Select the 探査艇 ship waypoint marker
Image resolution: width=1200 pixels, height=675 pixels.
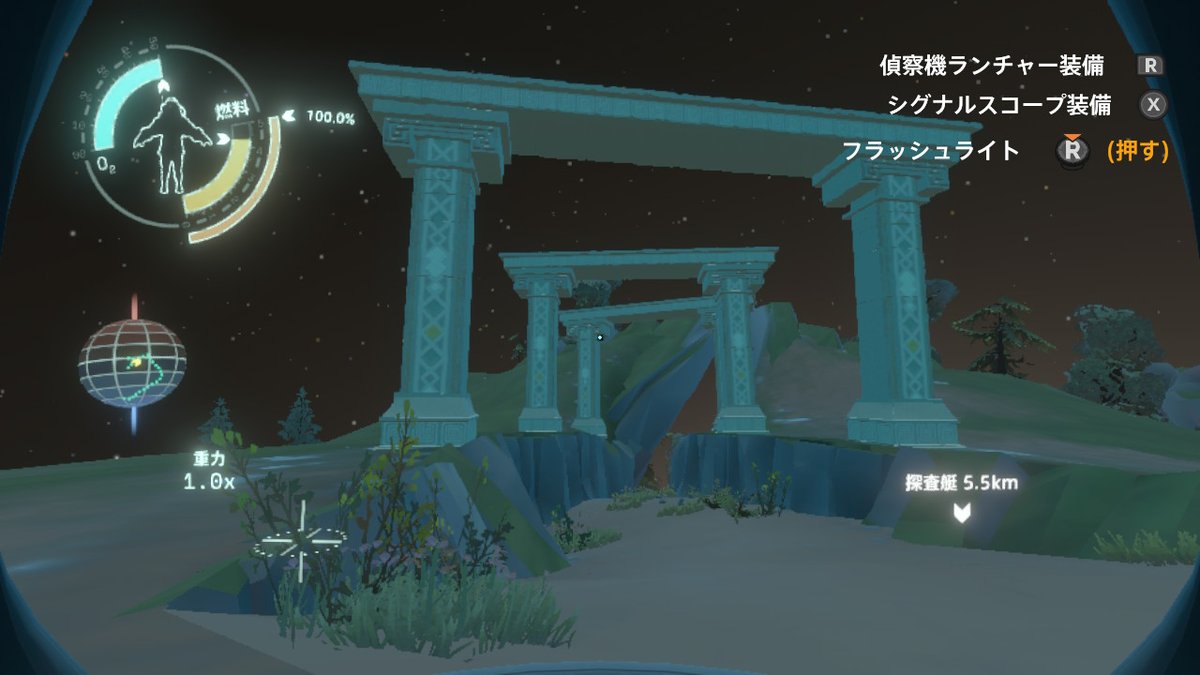961,514
